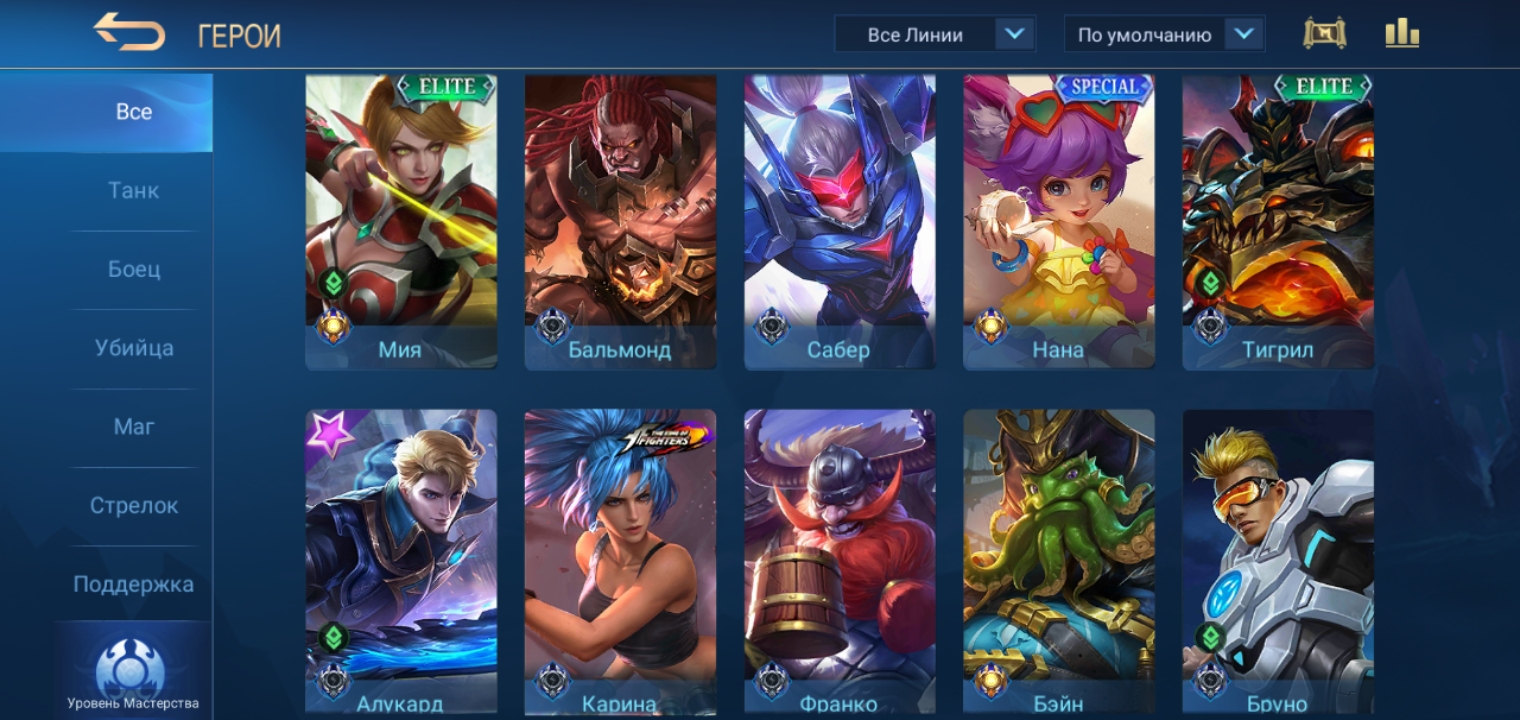
Task: Choose the "Стрелок" category
Action: (x=134, y=506)
